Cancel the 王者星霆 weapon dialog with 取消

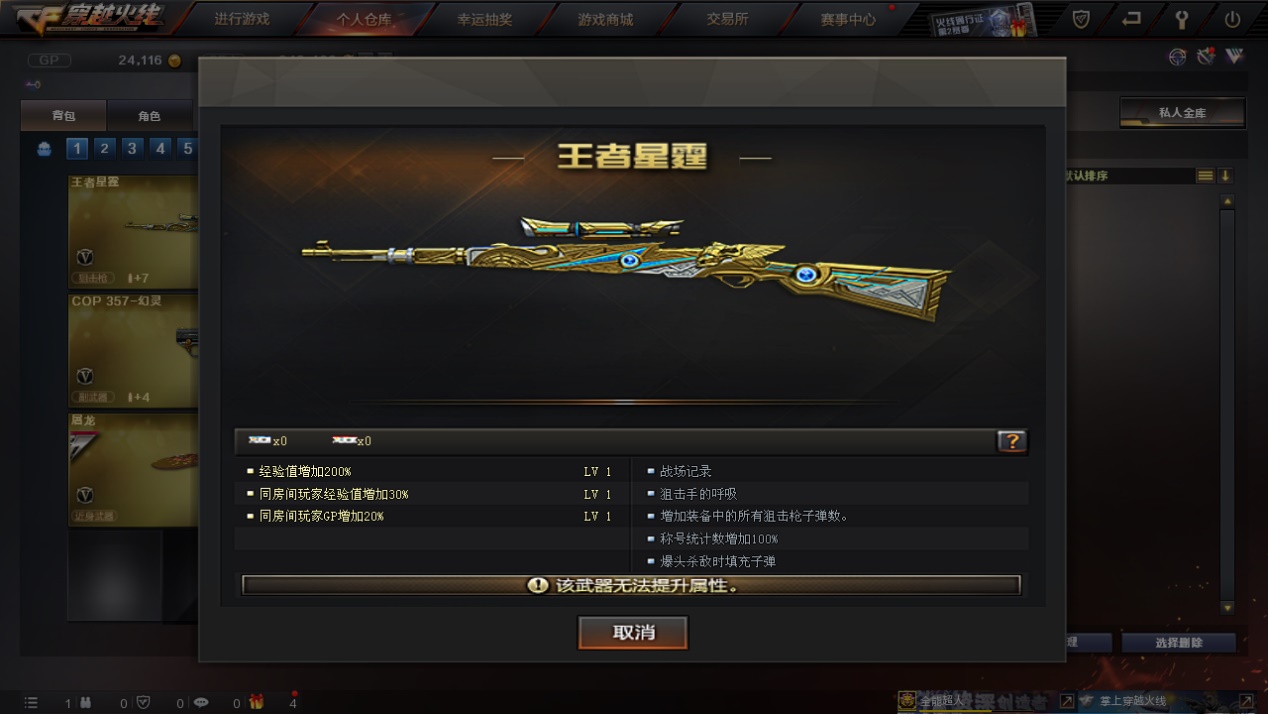click(x=633, y=633)
